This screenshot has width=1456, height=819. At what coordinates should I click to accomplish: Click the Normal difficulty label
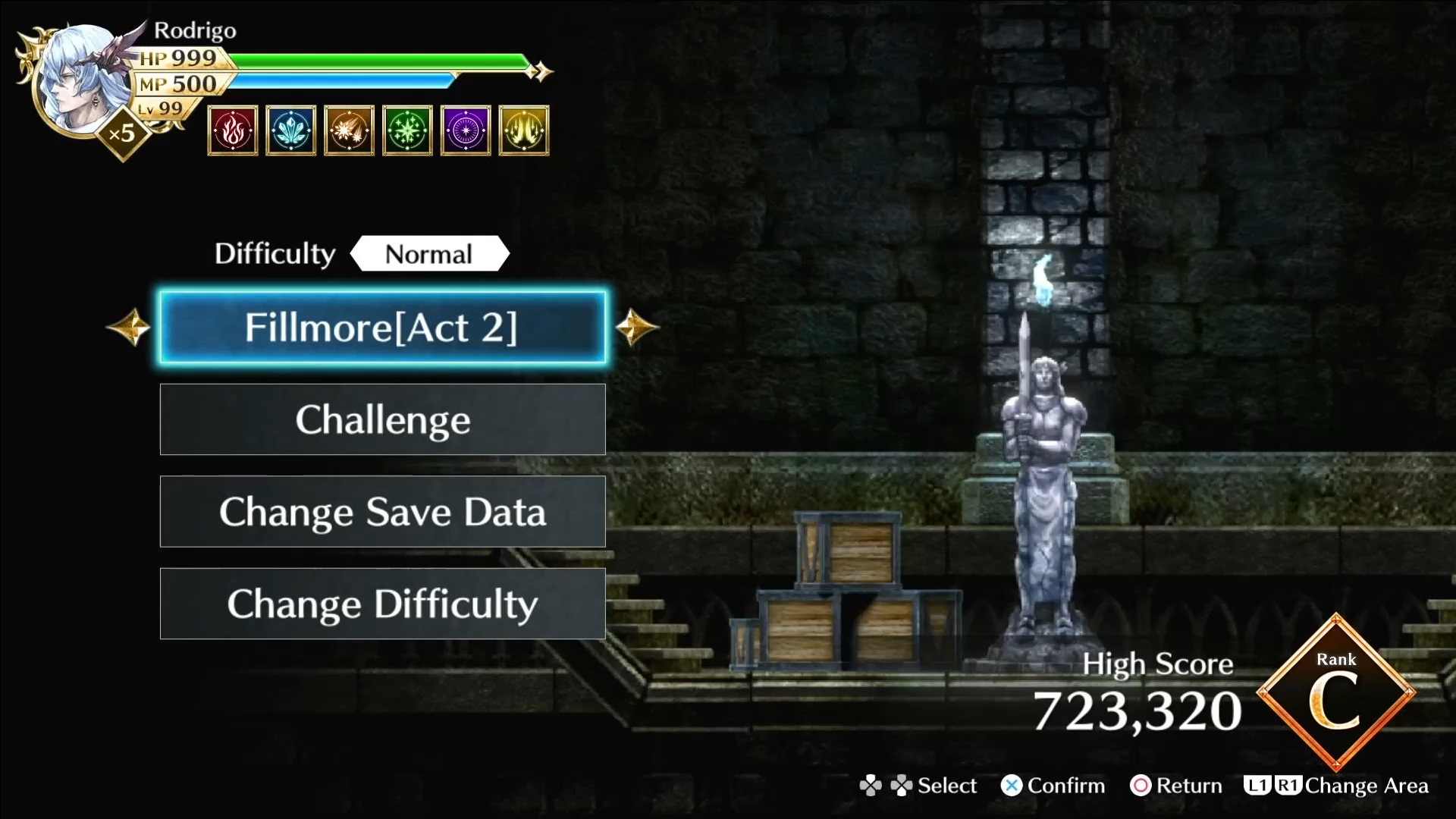[429, 254]
